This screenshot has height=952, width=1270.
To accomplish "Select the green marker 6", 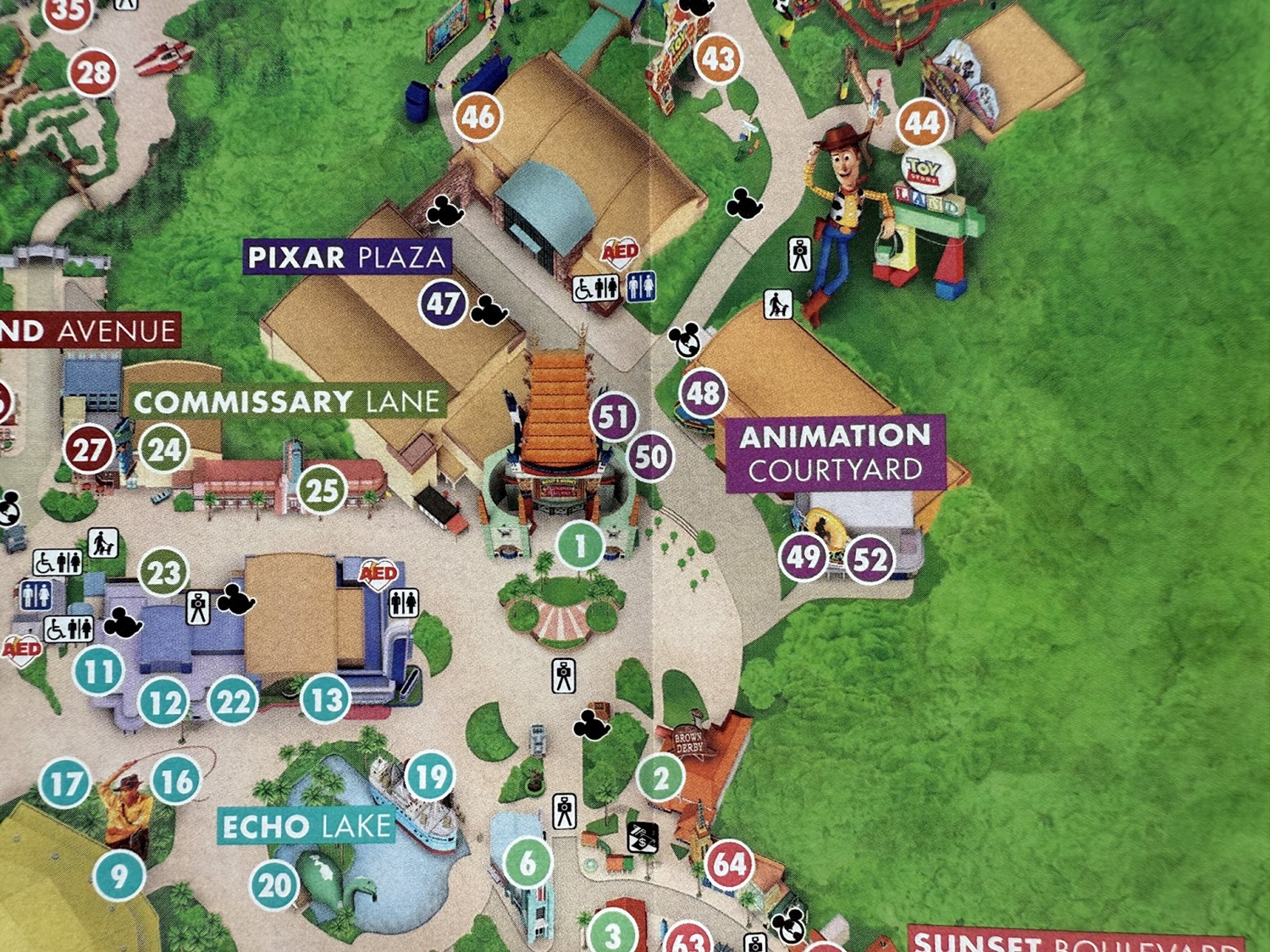I will (527, 862).
